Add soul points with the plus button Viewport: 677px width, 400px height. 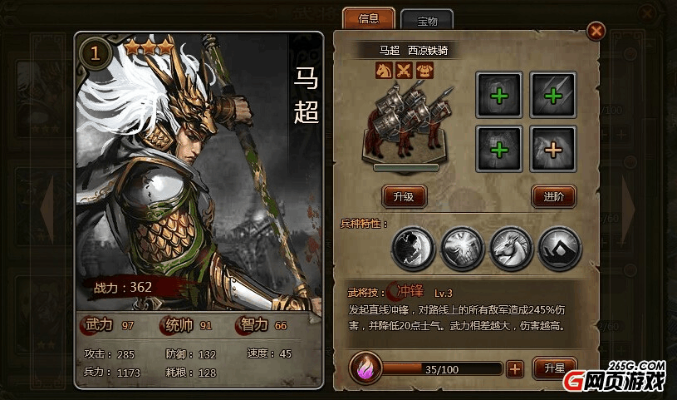(515, 368)
